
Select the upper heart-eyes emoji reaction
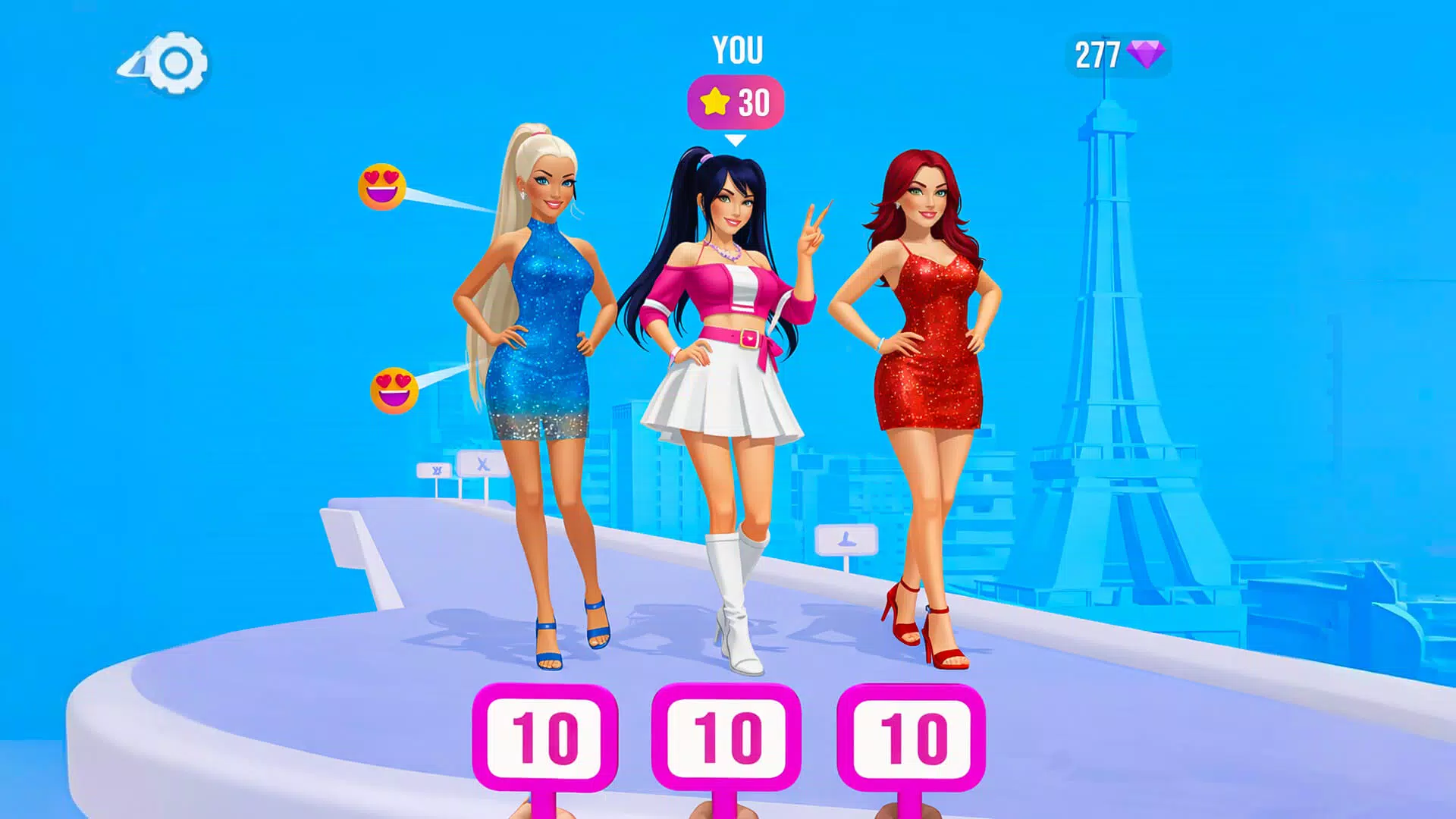(383, 186)
